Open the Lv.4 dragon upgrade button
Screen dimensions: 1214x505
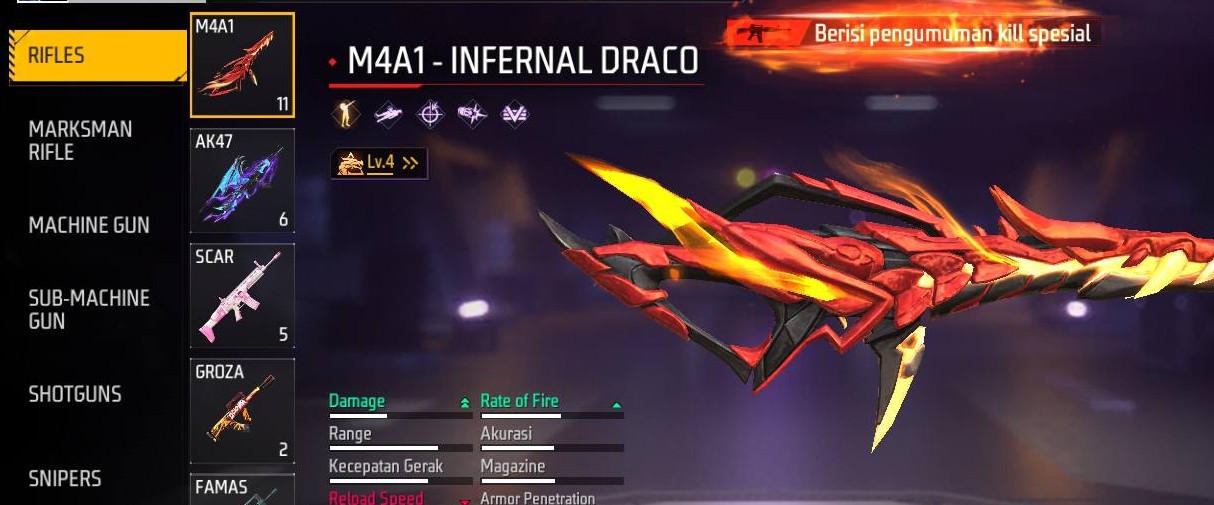pos(379,163)
